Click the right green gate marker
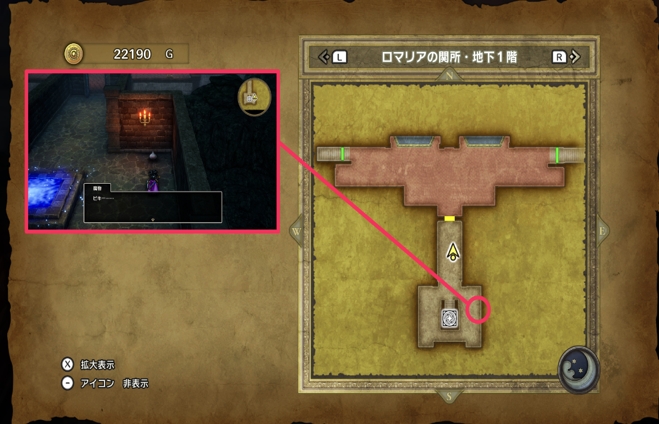Screen dimensions: 659x424 556,154
